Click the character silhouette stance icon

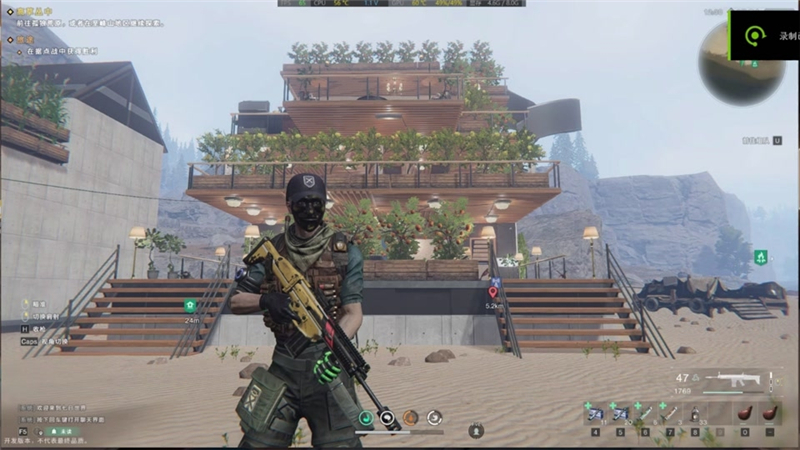click(x=476, y=431)
